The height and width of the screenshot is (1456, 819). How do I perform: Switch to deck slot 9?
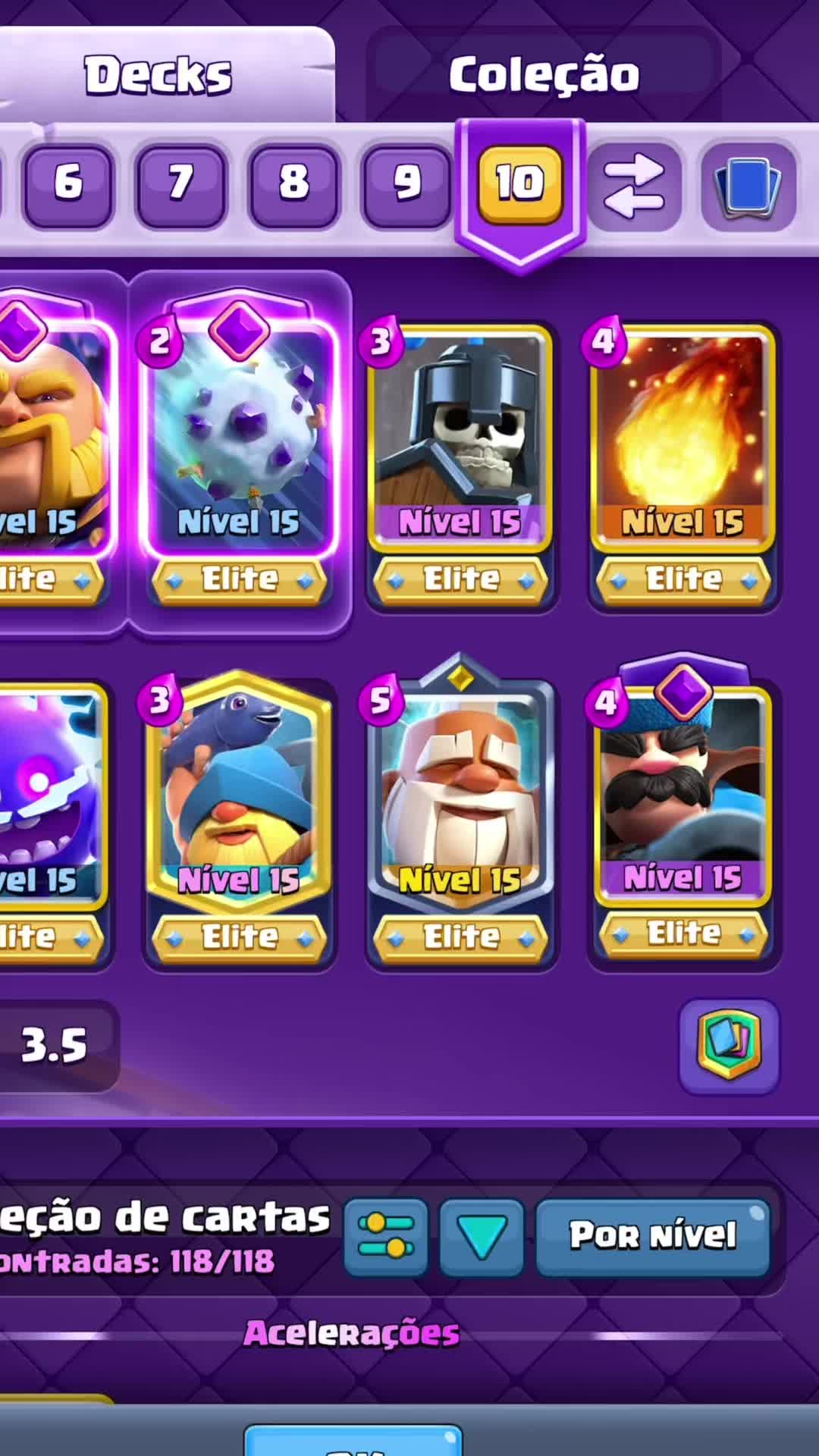[x=406, y=184]
